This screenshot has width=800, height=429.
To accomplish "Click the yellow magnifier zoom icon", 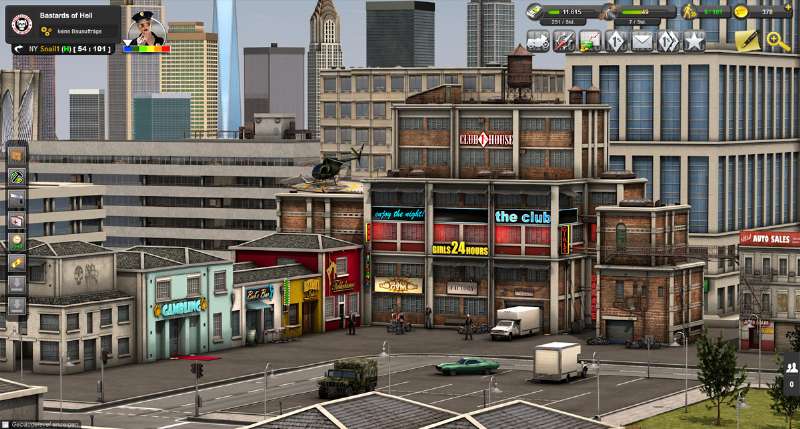I will pyautogui.click(x=778, y=41).
